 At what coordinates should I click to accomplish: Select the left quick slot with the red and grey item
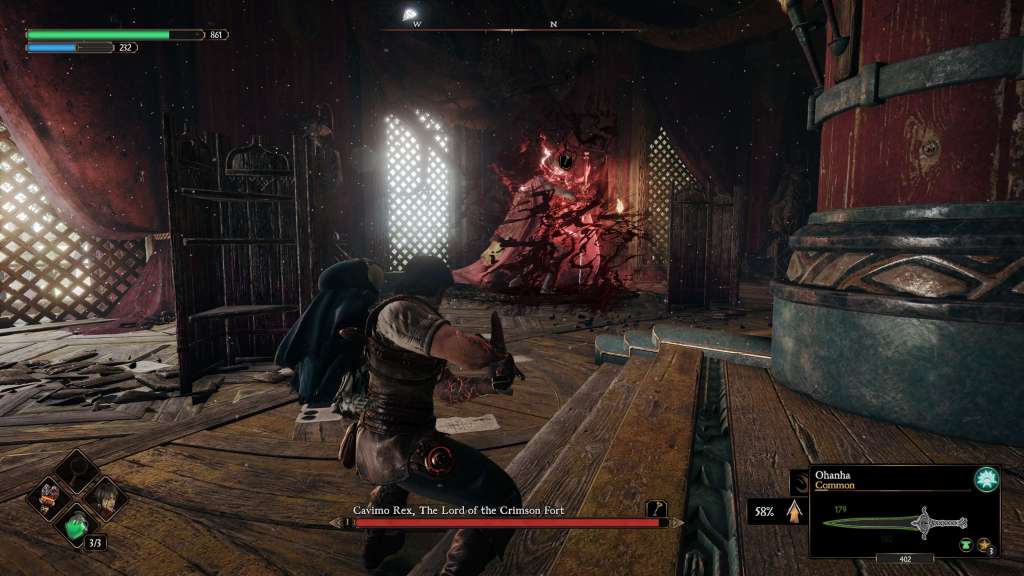point(50,497)
